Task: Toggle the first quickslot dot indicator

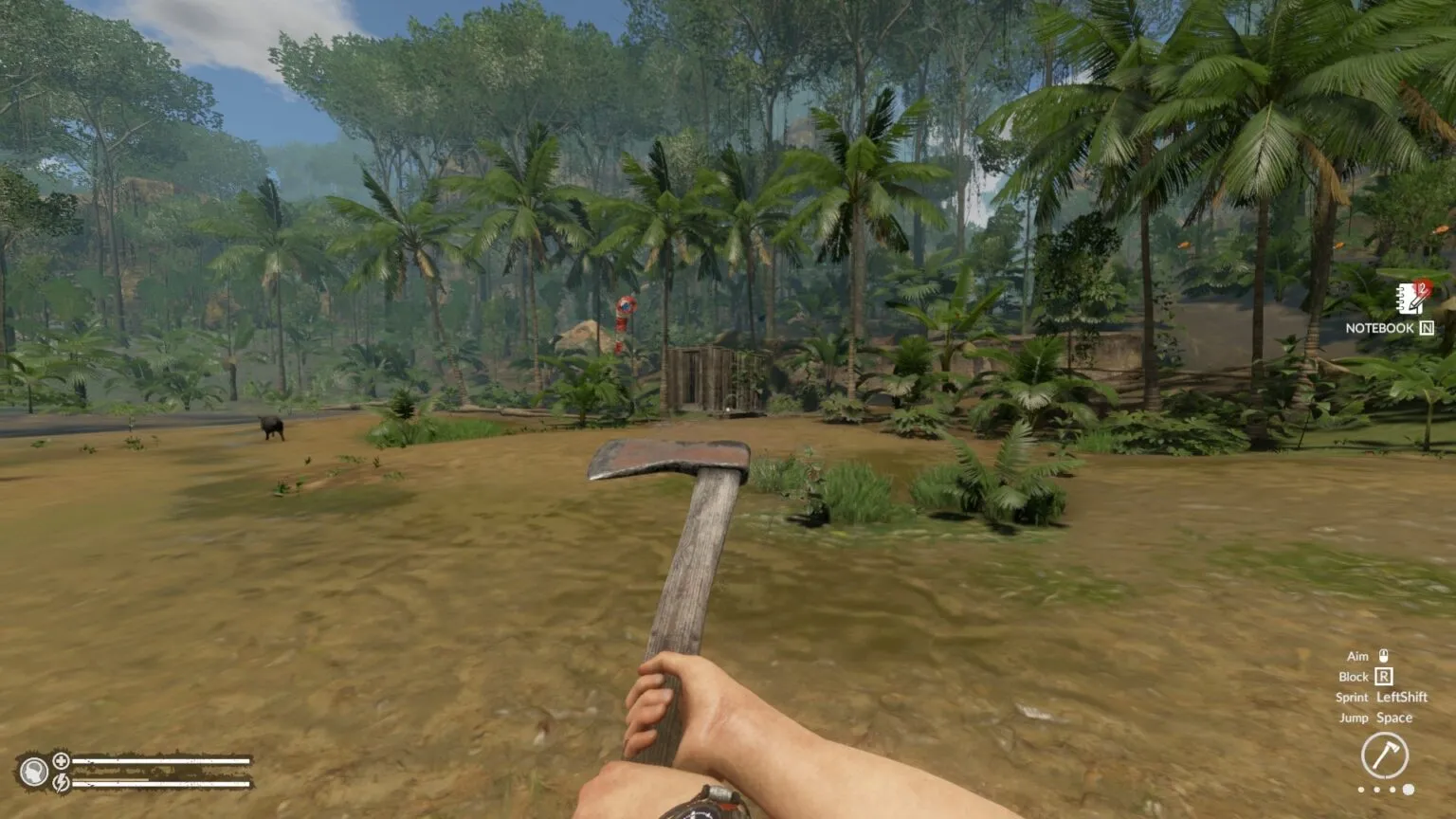Action: point(1361,789)
